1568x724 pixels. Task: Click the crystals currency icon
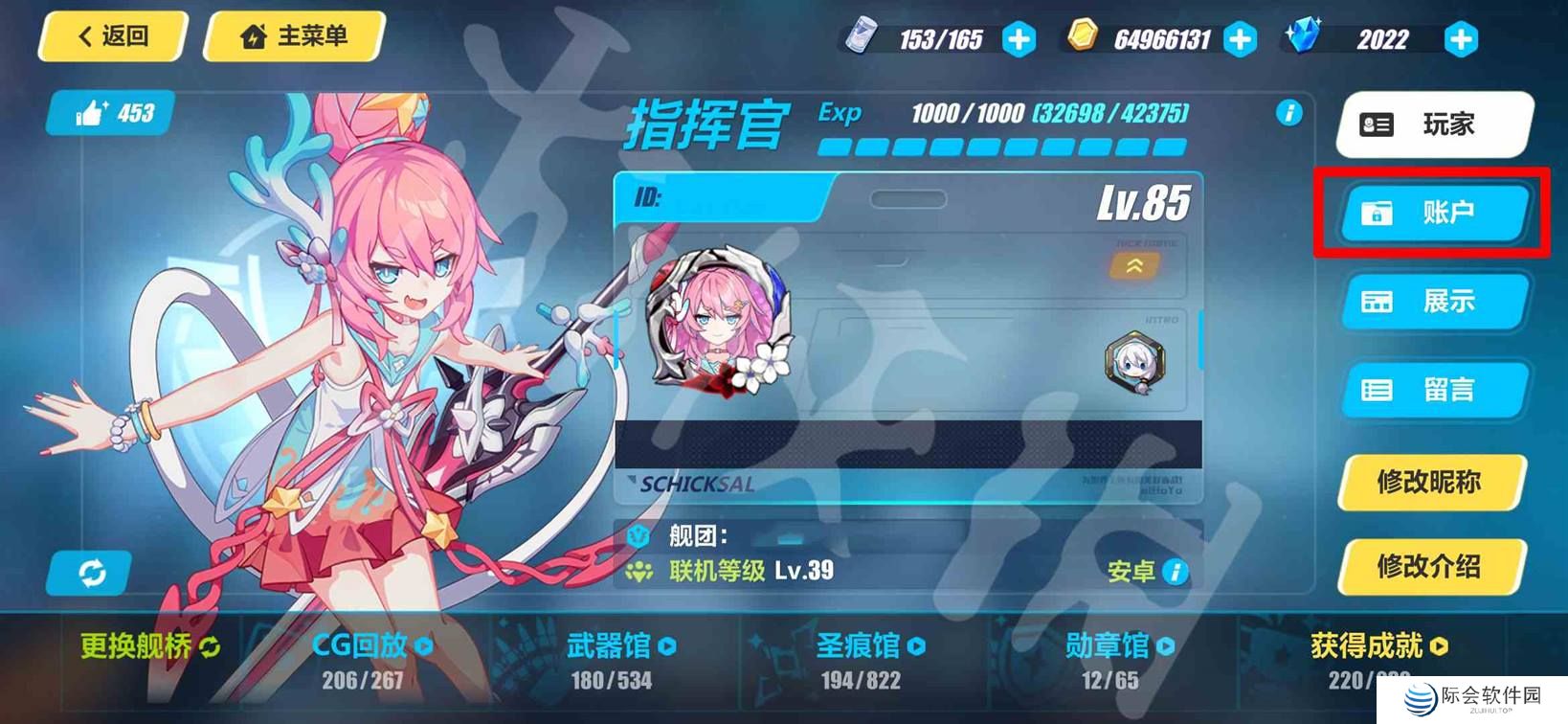[1304, 37]
